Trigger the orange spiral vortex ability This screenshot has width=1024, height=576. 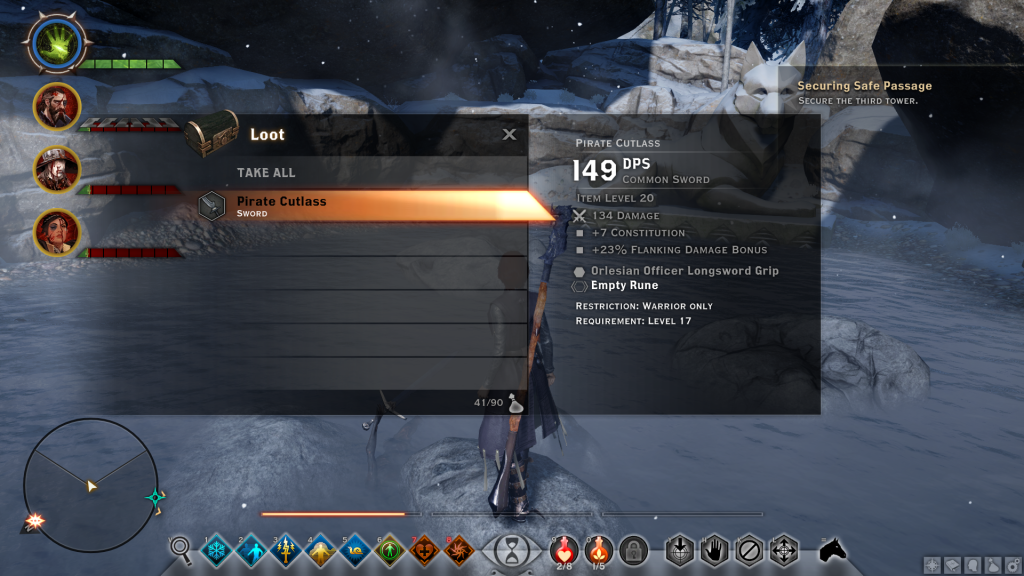click(459, 549)
